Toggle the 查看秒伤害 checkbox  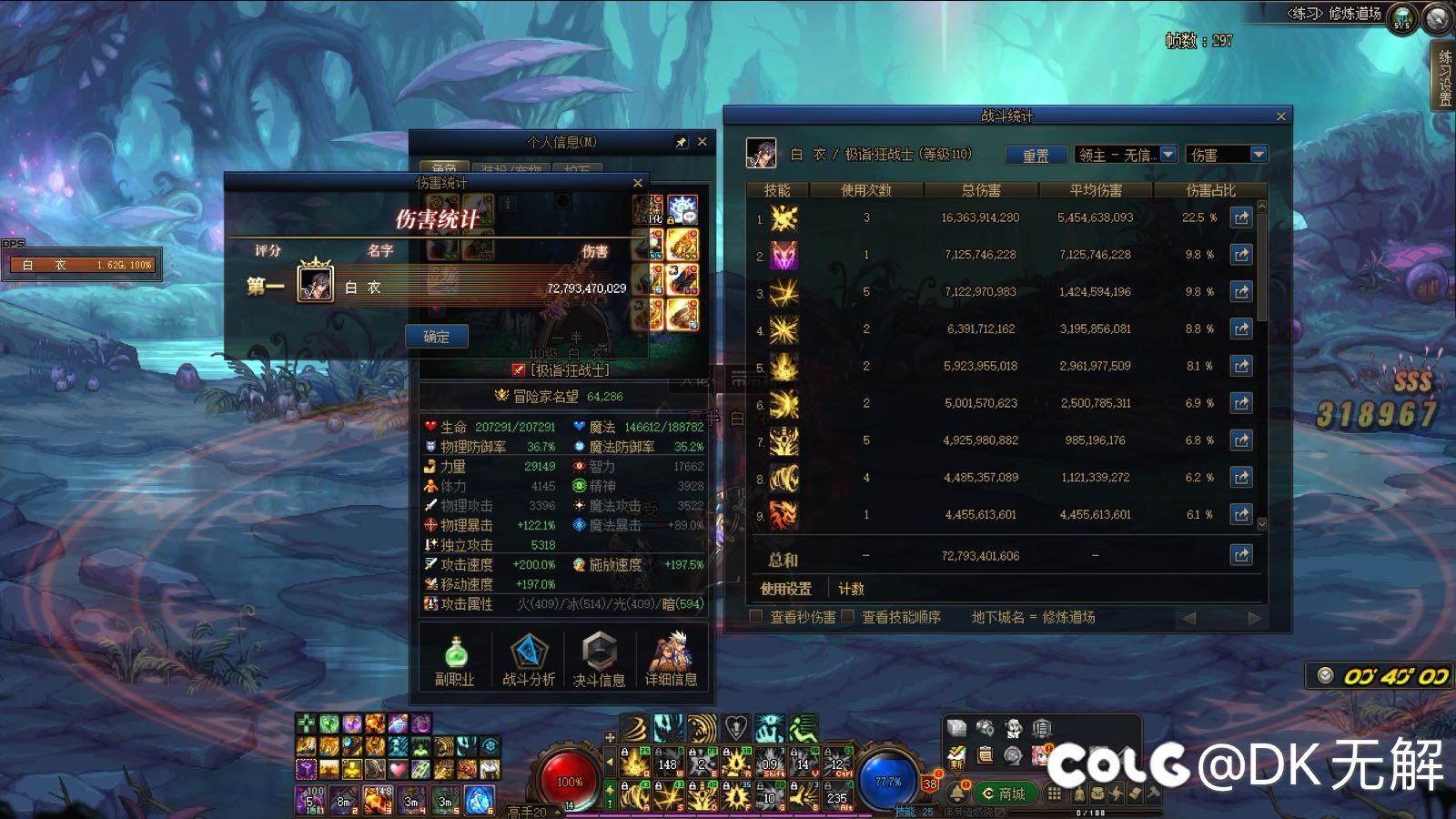755,617
